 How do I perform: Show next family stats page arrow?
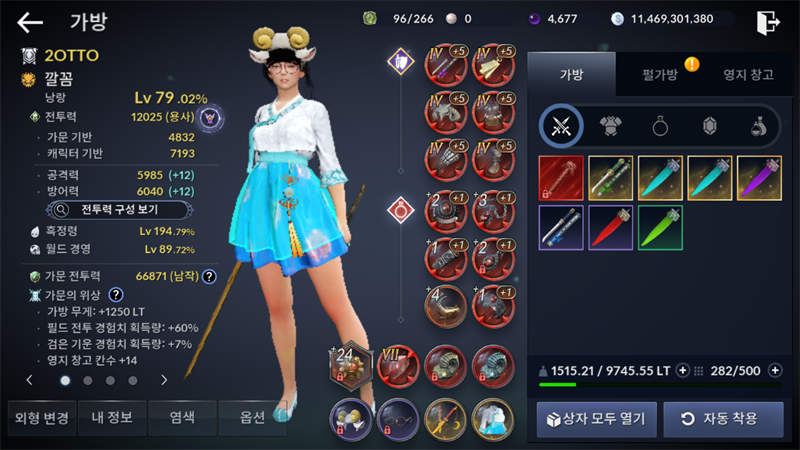(x=164, y=380)
